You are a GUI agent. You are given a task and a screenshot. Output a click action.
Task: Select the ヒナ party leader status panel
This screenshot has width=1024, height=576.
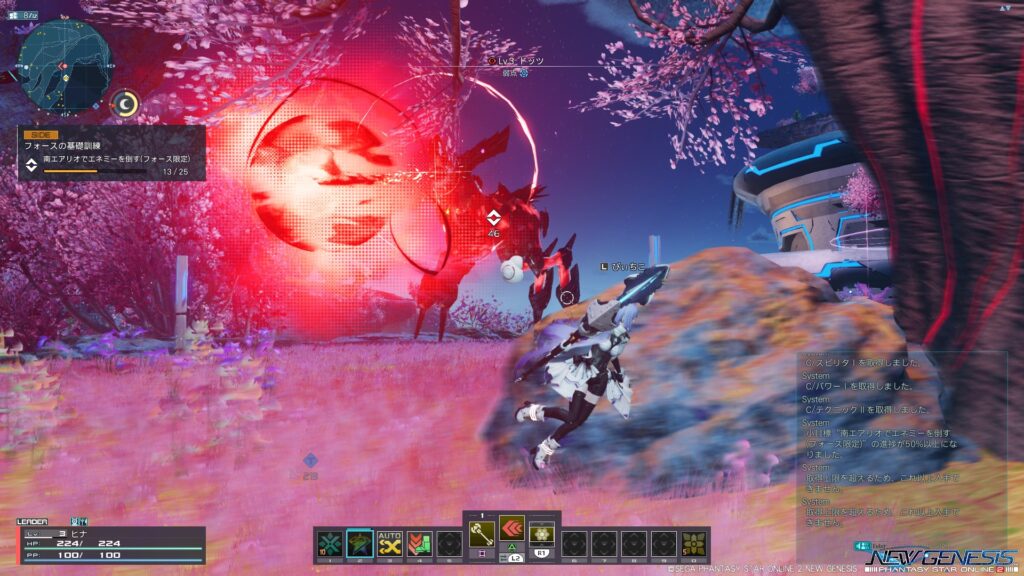(110, 543)
